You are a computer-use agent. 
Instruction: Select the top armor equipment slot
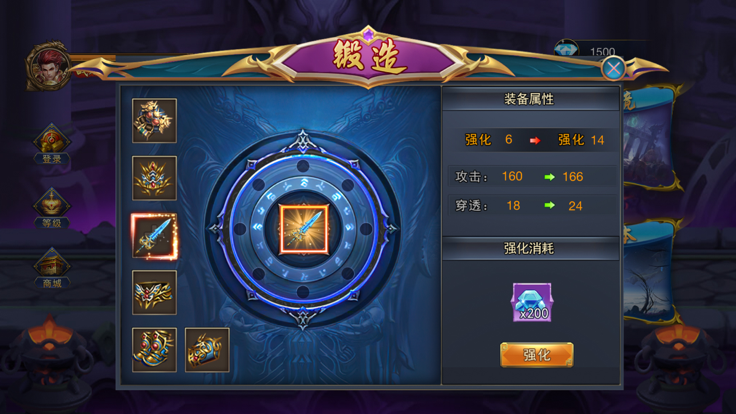(154, 120)
